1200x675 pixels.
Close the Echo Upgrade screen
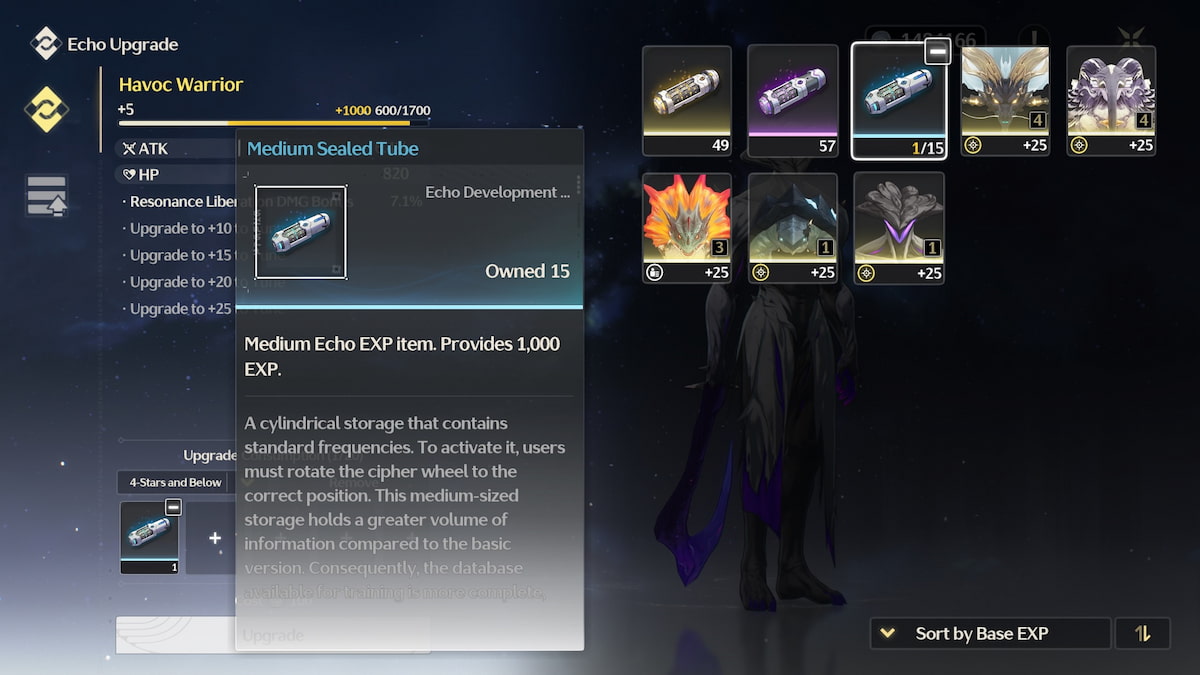point(1131,40)
